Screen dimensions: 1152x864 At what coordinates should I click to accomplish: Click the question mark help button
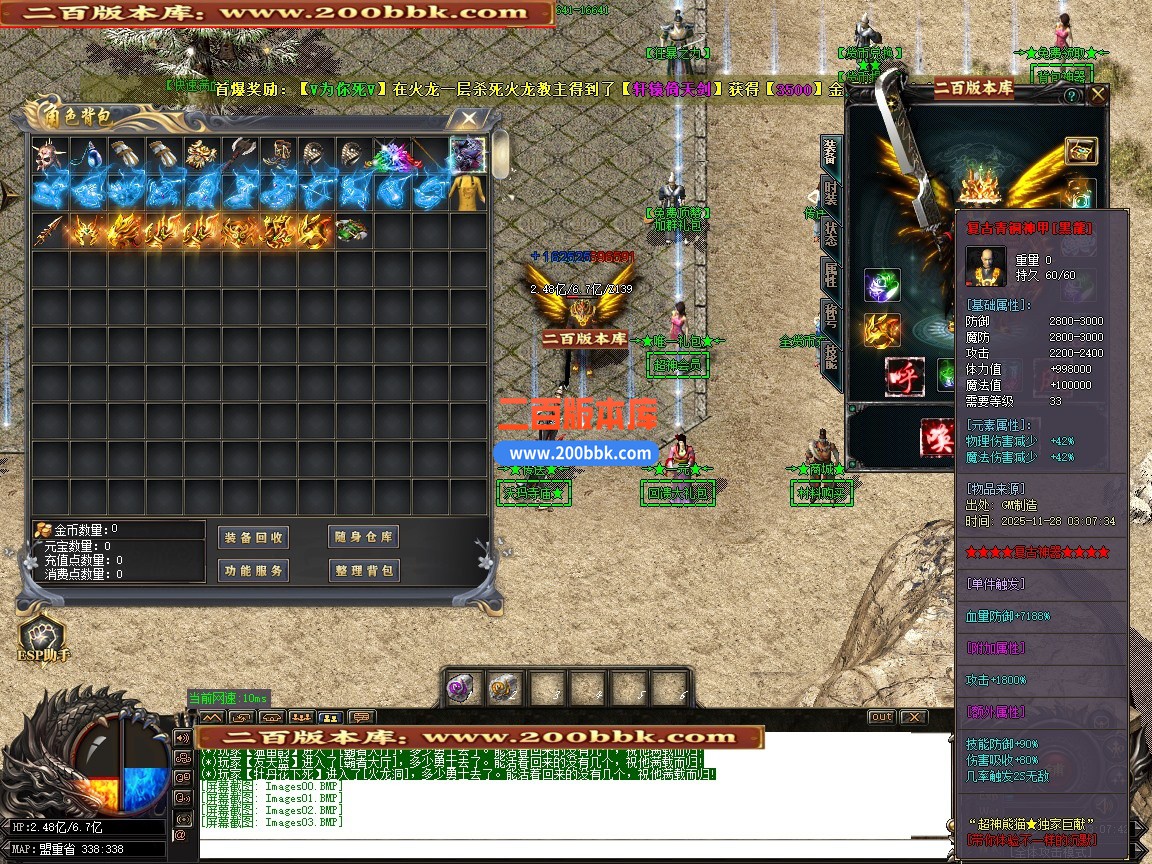point(1071,96)
